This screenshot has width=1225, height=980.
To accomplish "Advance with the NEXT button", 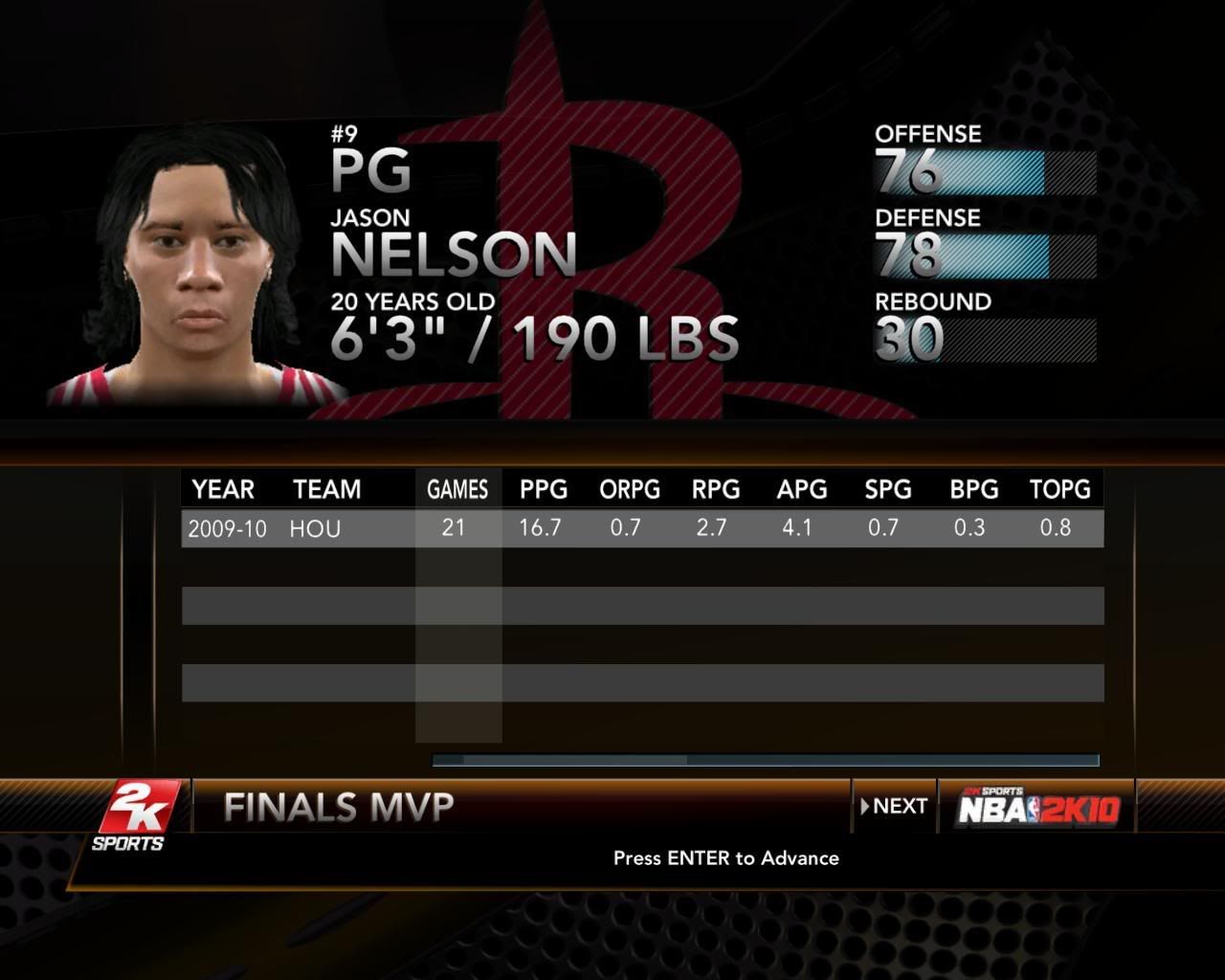I will (894, 806).
